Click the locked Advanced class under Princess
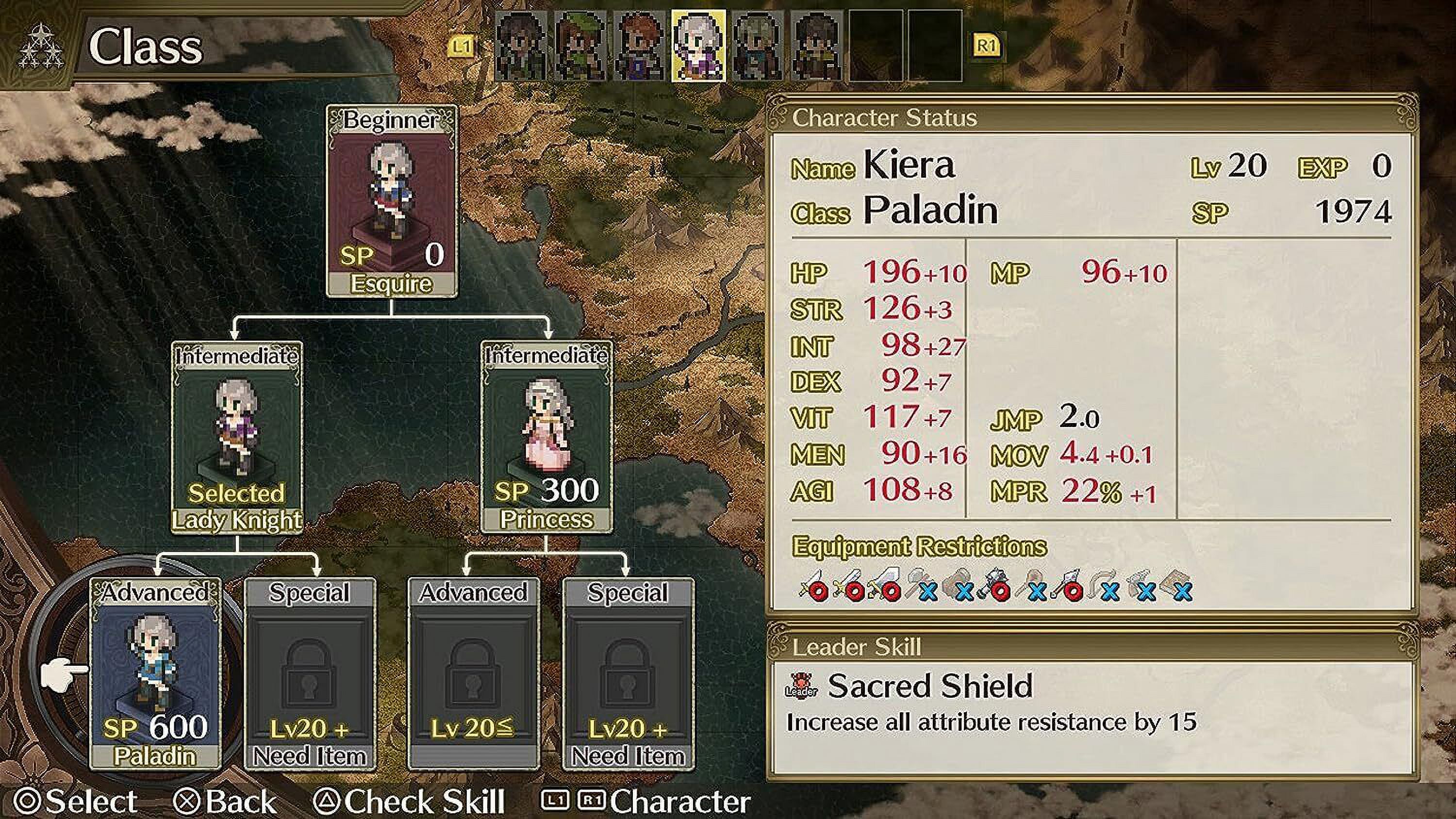1456x819 pixels. coord(474,672)
